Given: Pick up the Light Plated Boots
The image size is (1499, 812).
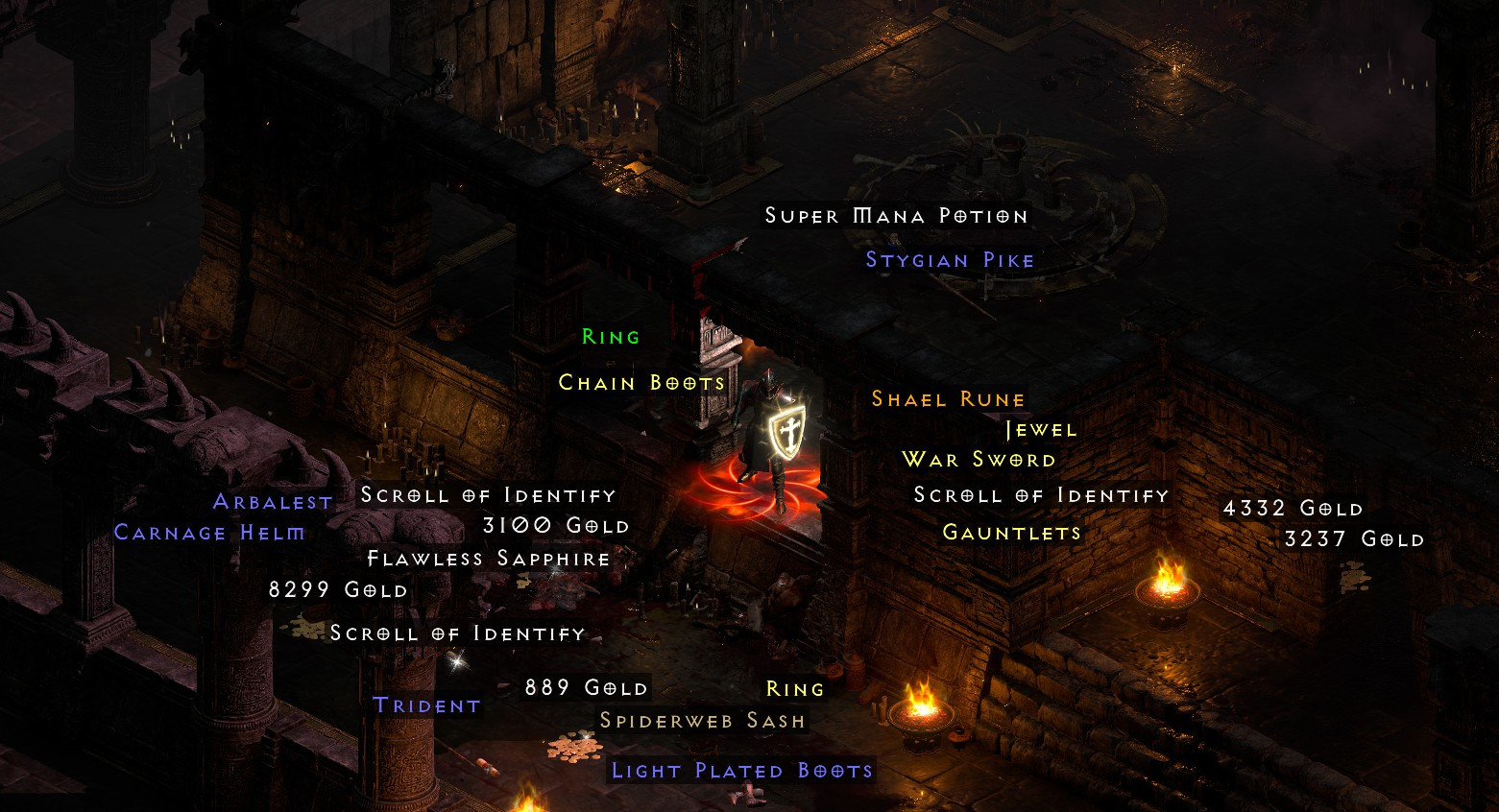Looking at the screenshot, I should tap(740, 770).
